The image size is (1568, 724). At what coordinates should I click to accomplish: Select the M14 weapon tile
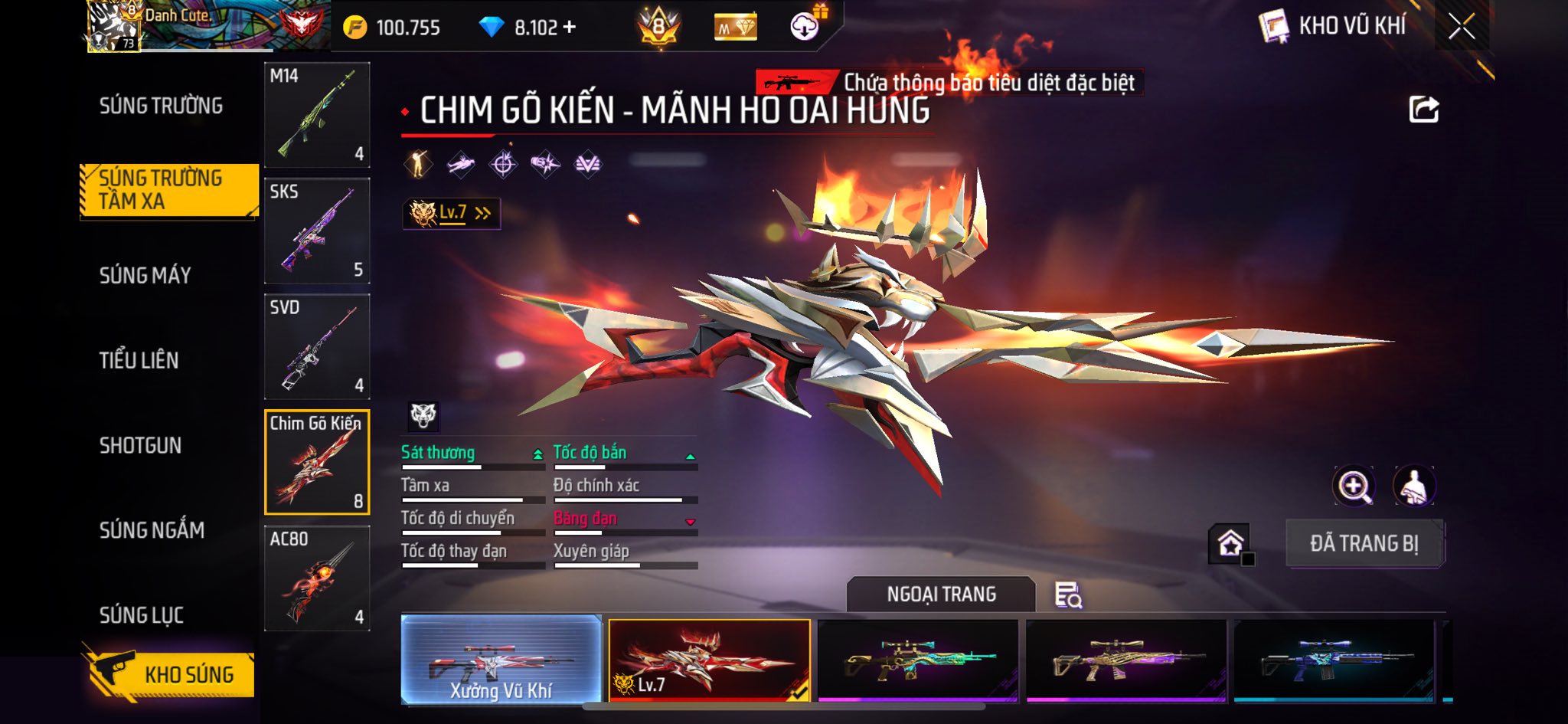click(317, 115)
